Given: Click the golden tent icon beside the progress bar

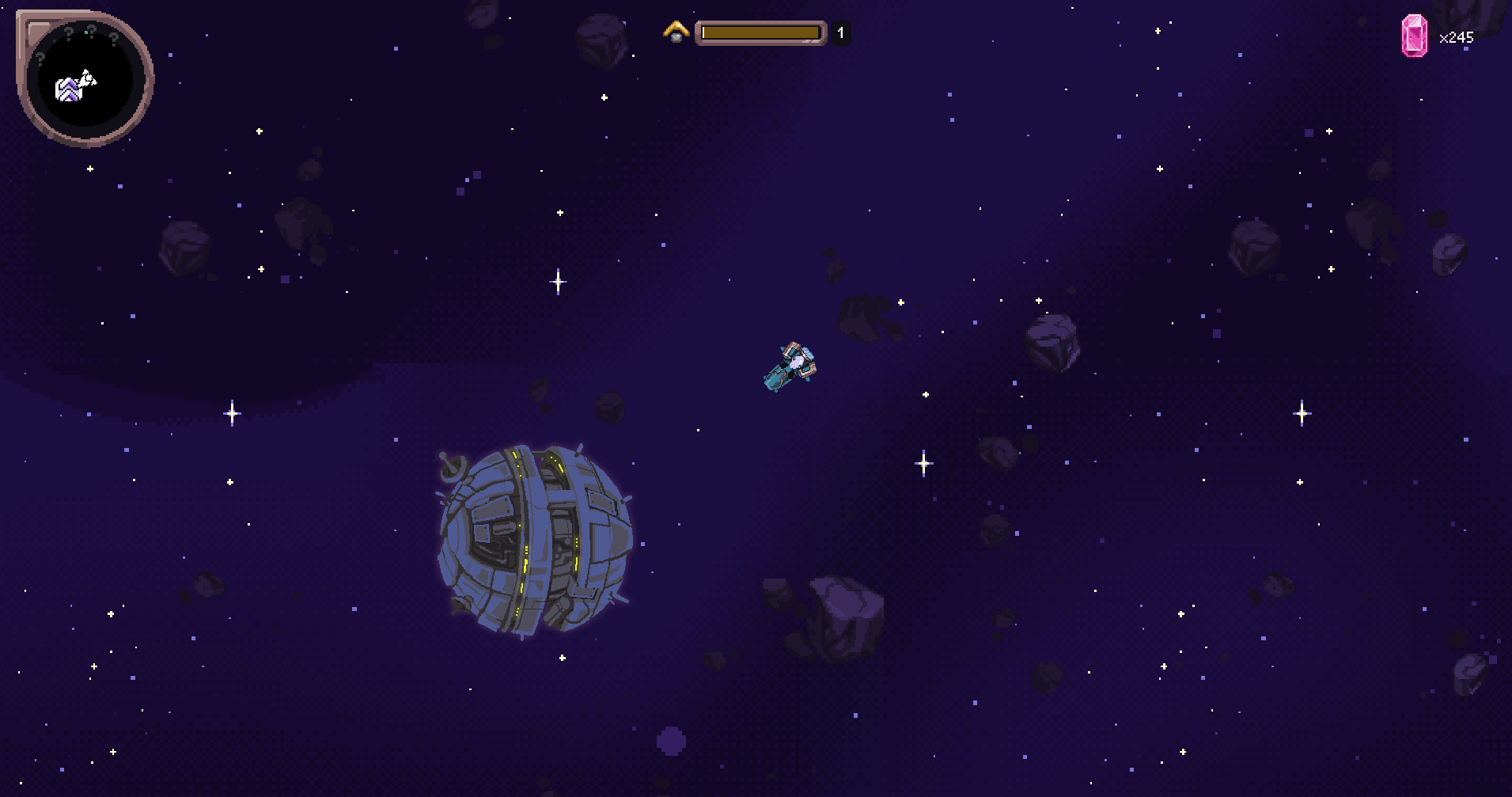Looking at the screenshot, I should tap(676, 32).
